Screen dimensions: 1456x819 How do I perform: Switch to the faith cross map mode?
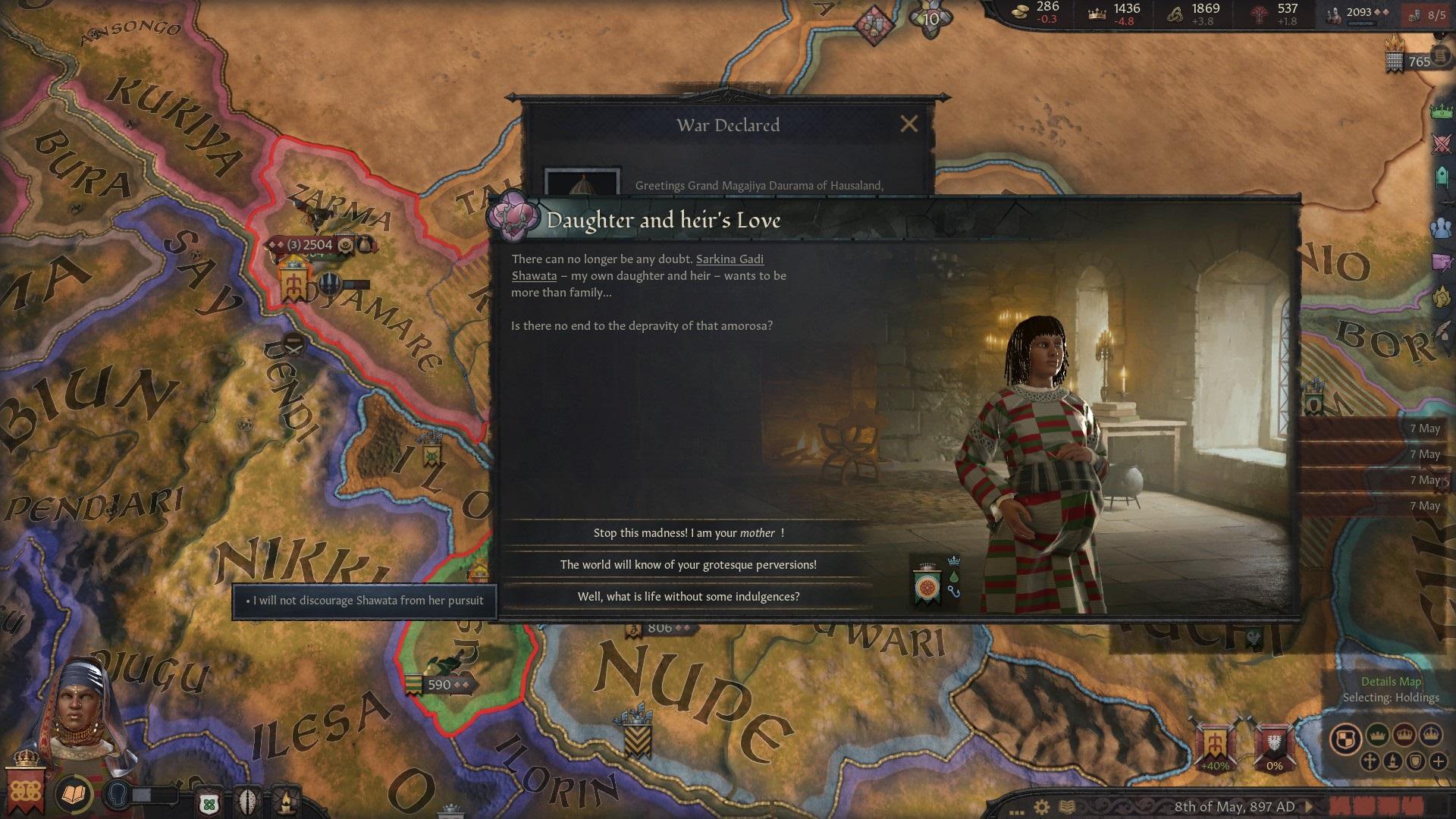pyautogui.click(x=1370, y=761)
